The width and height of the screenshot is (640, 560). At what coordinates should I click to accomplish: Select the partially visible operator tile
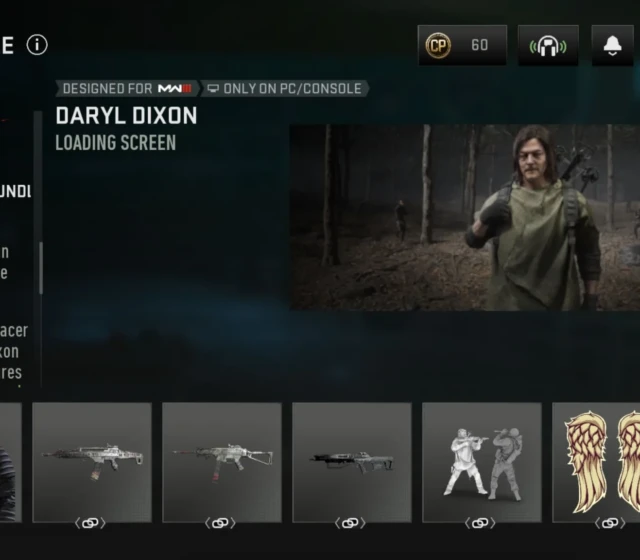pos(9,462)
